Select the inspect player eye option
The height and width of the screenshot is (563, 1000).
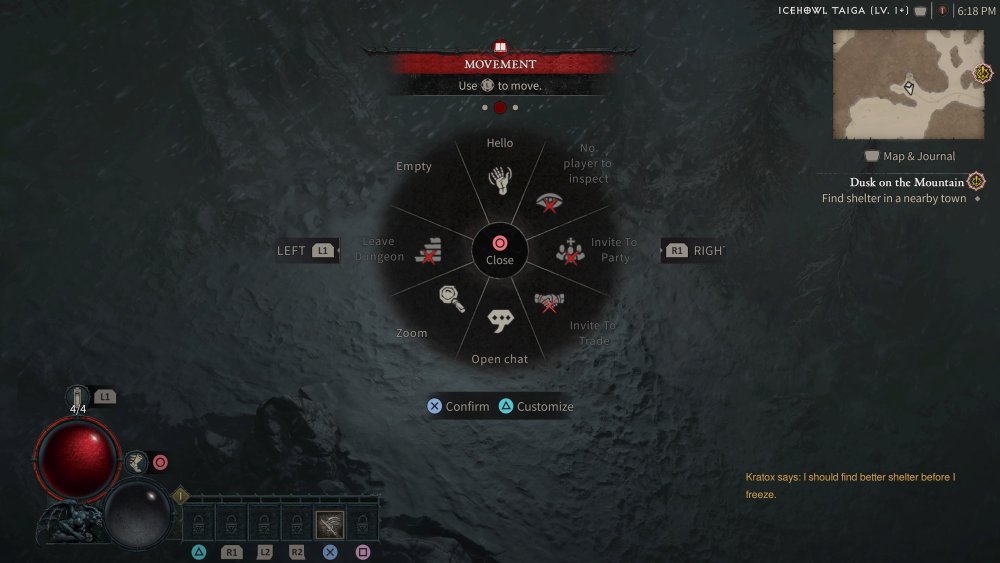tap(549, 203)
